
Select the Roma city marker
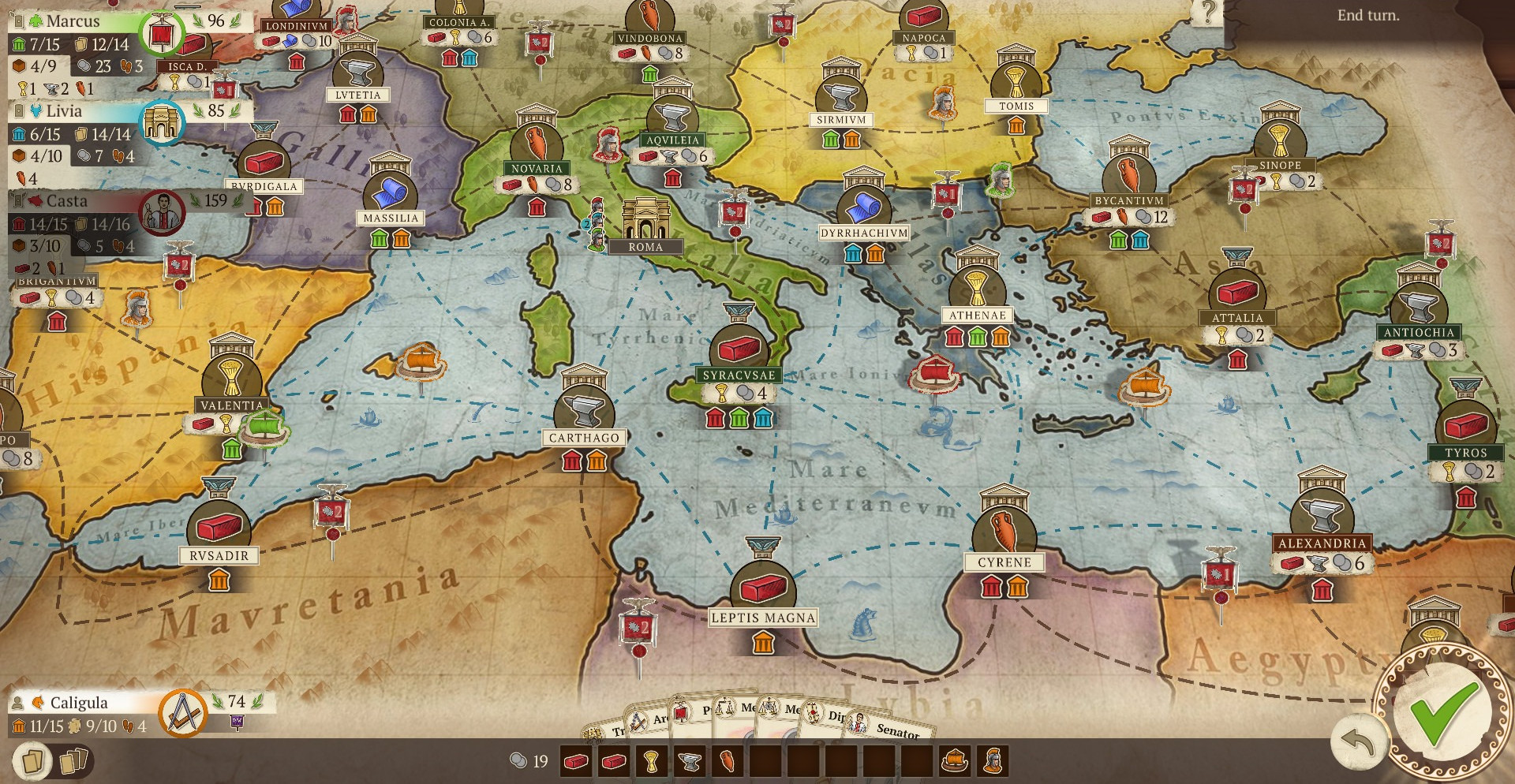[645, 225]
